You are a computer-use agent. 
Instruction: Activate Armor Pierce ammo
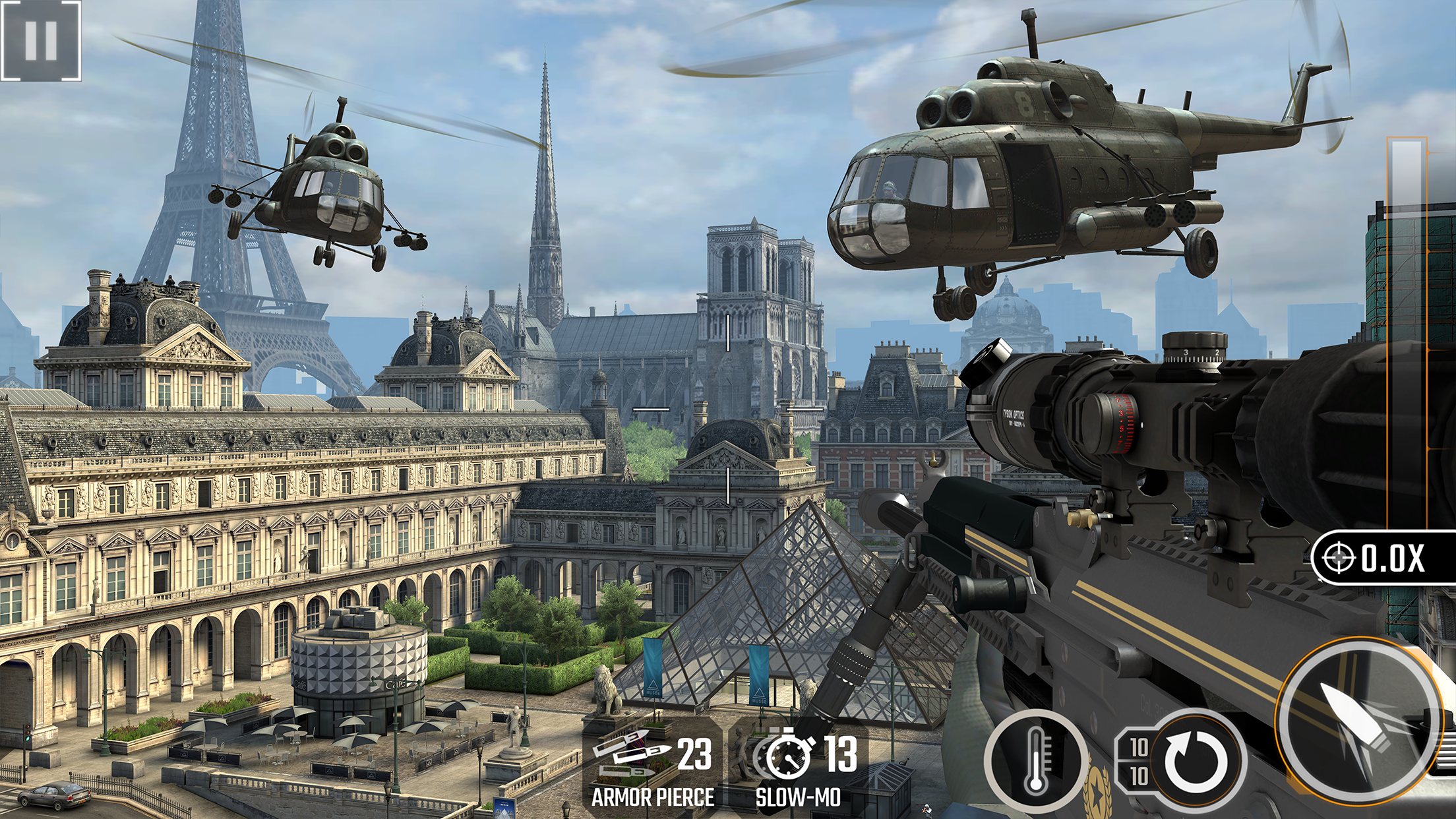click(x=652, y=768)
